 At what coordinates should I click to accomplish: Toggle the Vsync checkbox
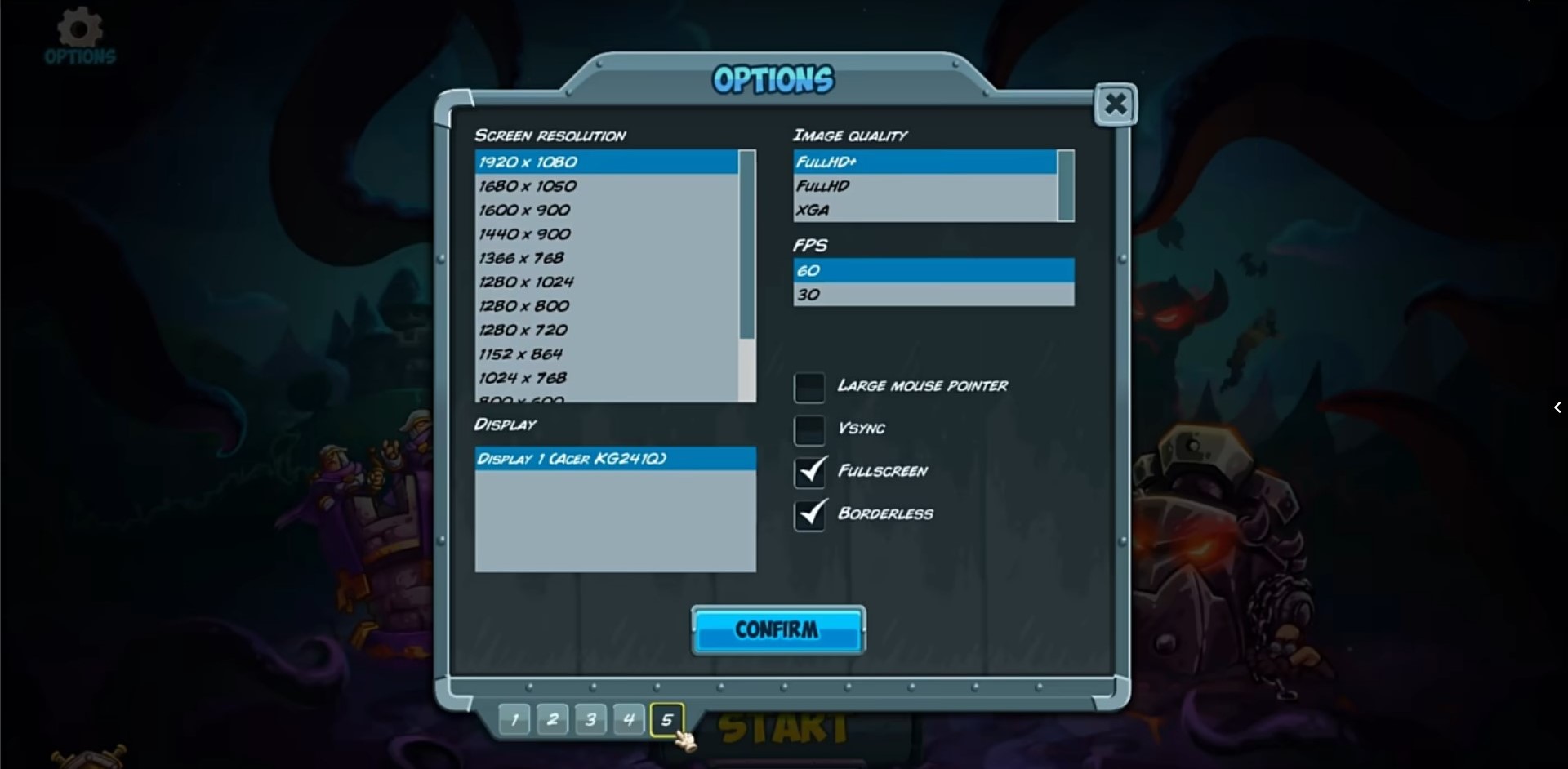coord(809,429)
